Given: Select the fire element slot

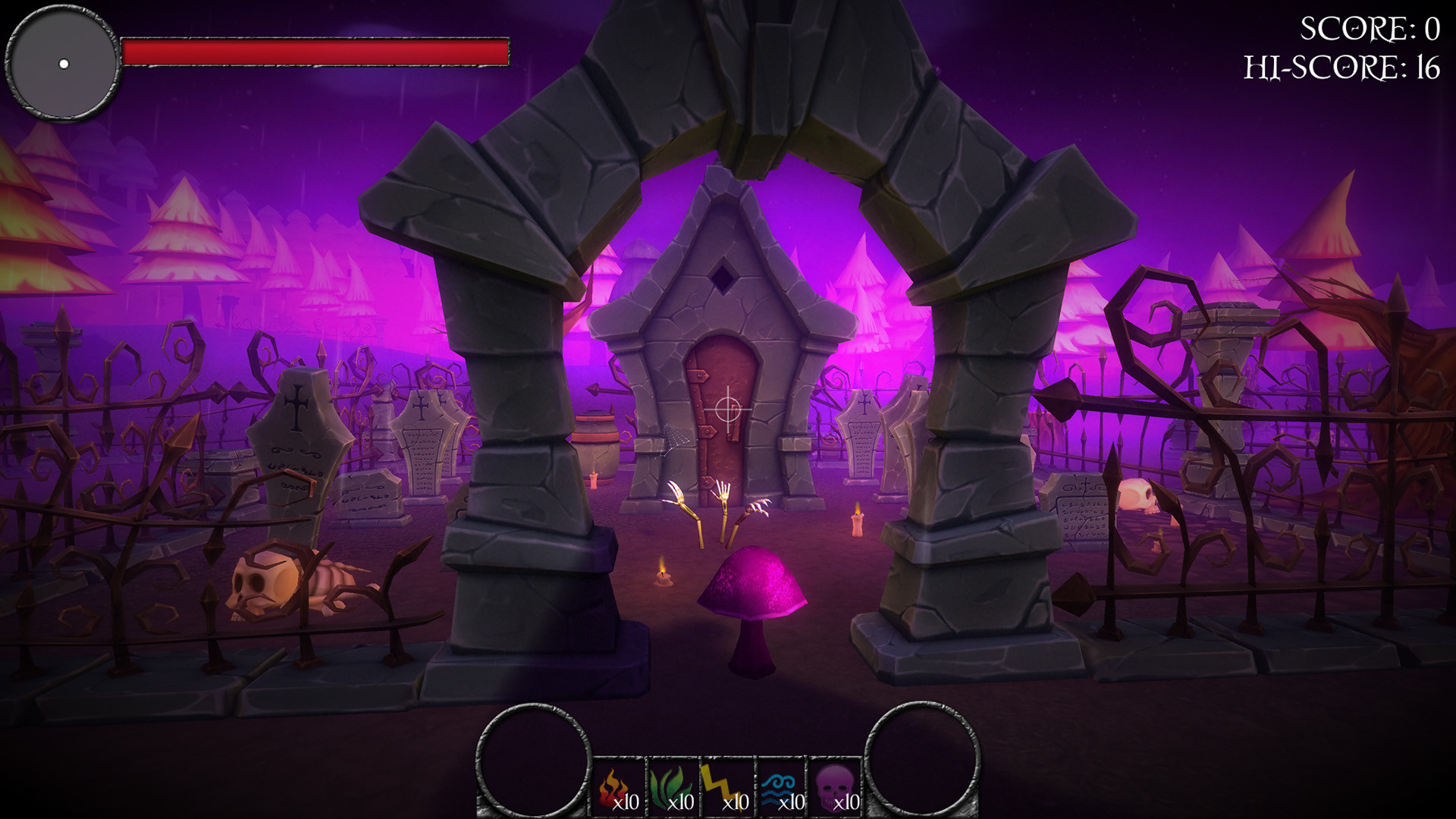Looking at the screenshot, I should point(618,789).
